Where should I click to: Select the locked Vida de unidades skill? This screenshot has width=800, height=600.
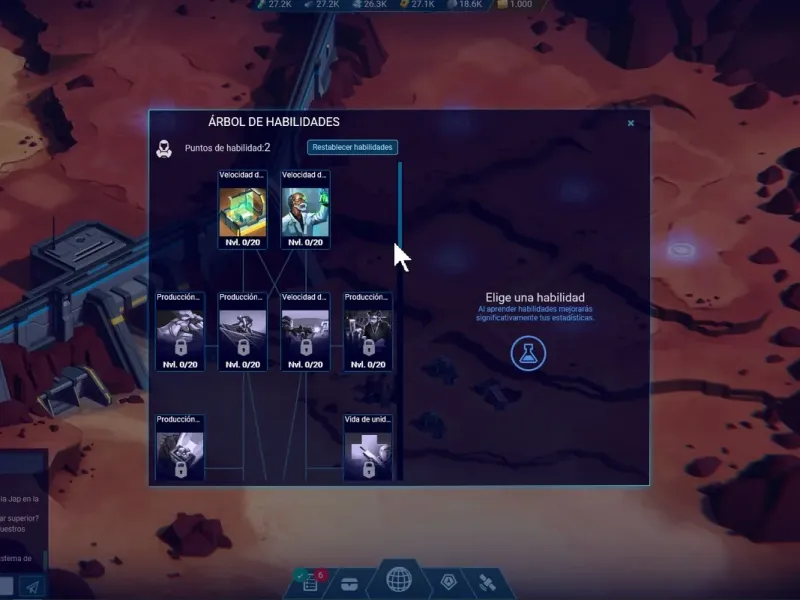coord(367,448)
